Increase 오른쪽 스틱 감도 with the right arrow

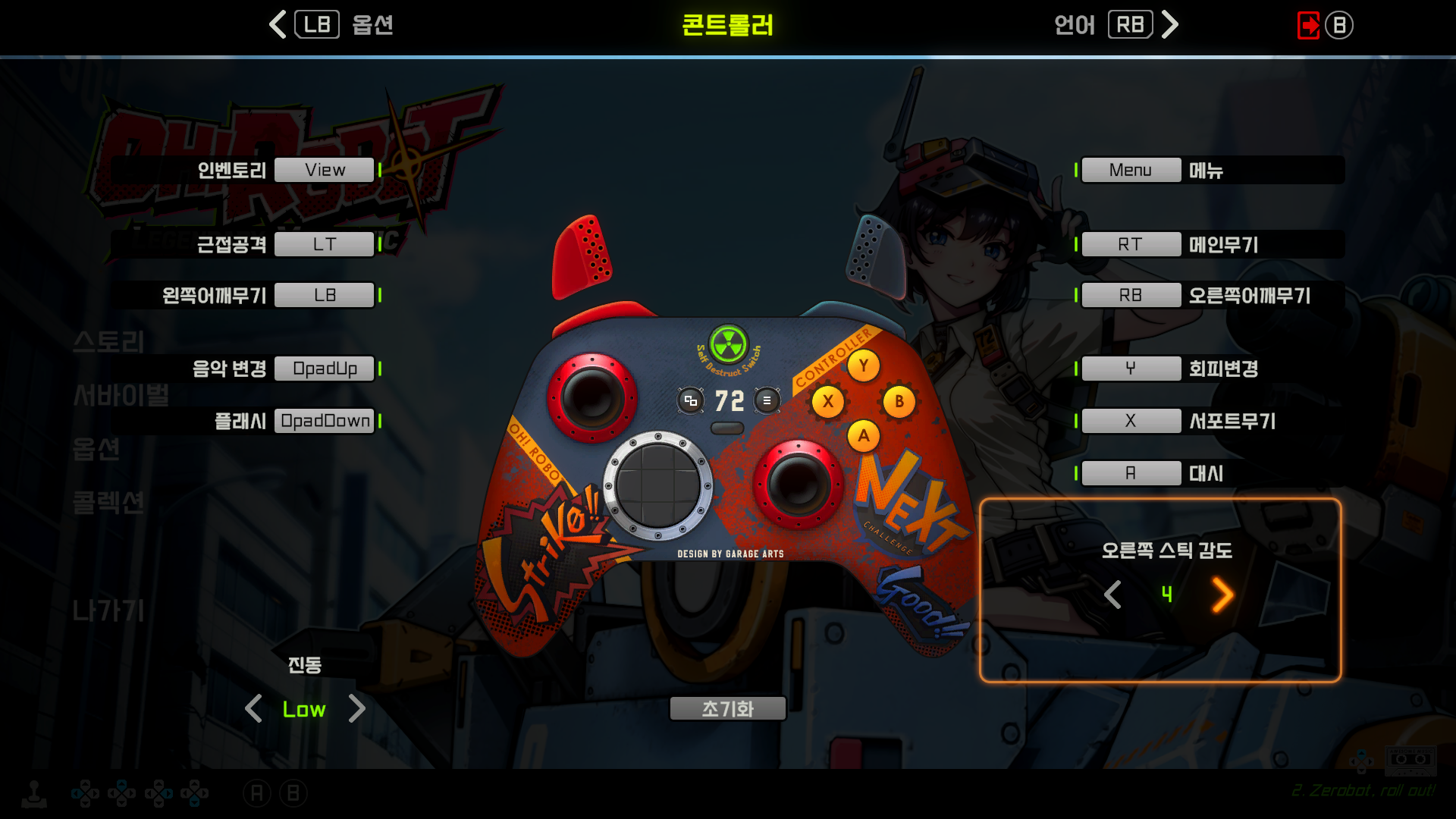[1222, 595]
